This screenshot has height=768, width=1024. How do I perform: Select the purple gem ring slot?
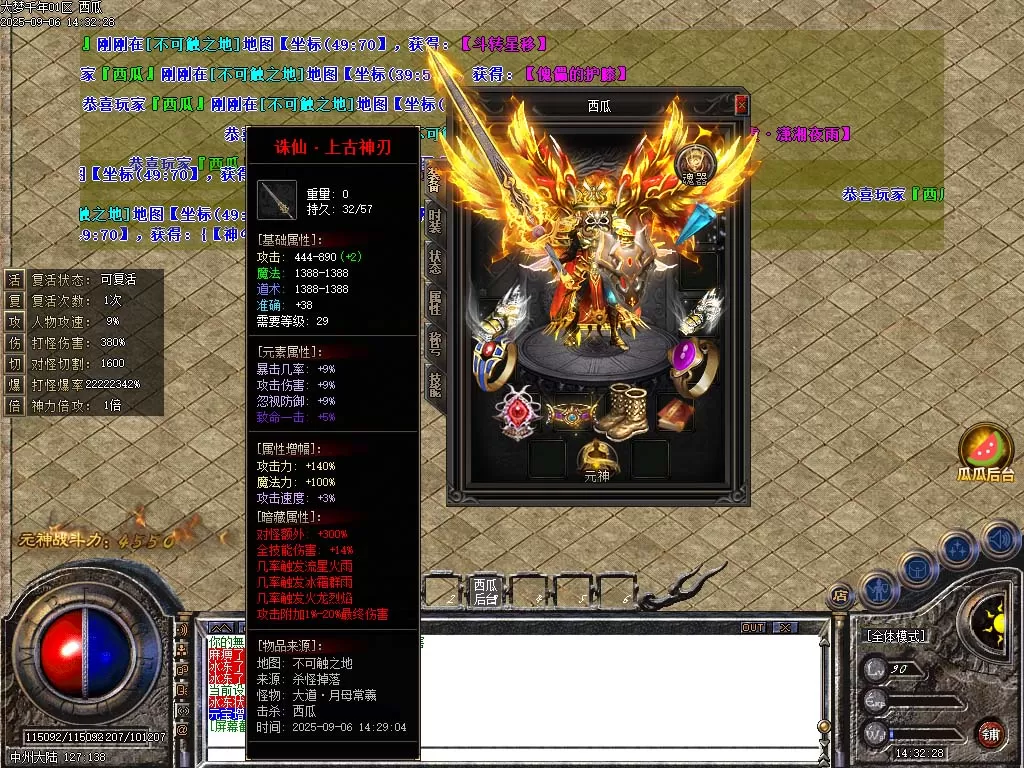pos(689,365)
